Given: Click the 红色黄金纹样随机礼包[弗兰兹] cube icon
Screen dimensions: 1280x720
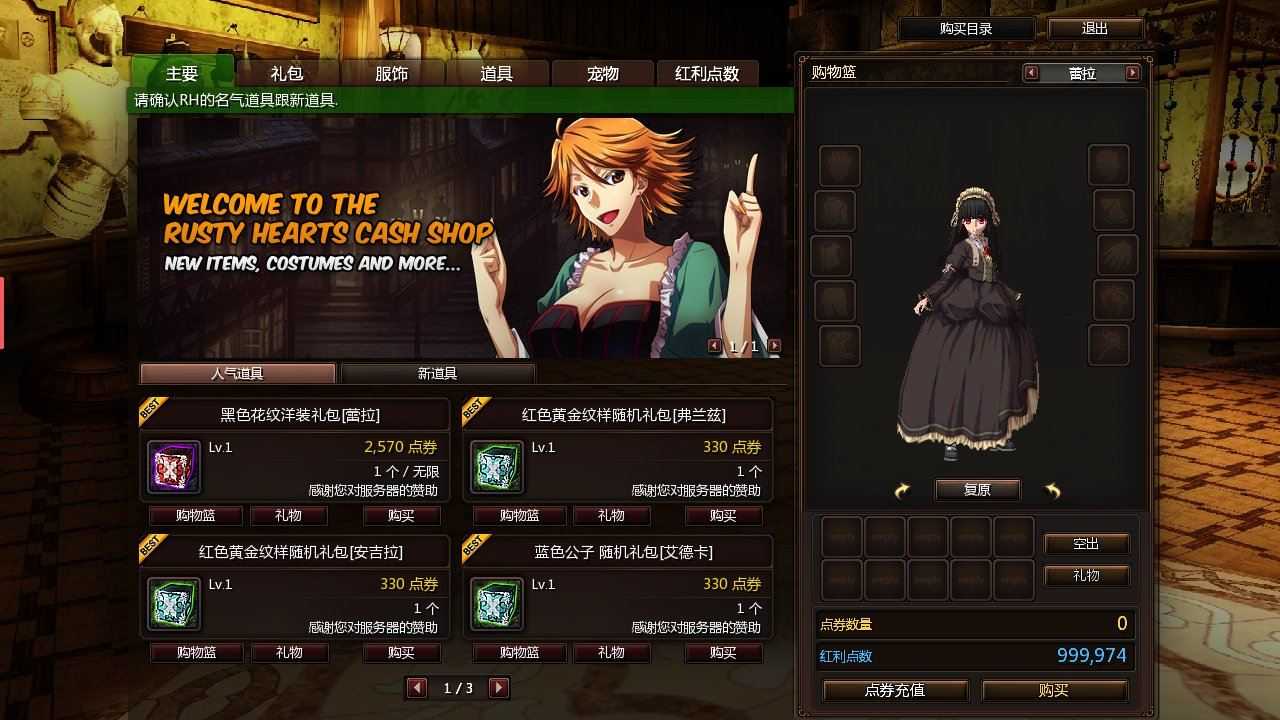Looking at the screenshot, I should pyautogui.click(x=496, y=466).
